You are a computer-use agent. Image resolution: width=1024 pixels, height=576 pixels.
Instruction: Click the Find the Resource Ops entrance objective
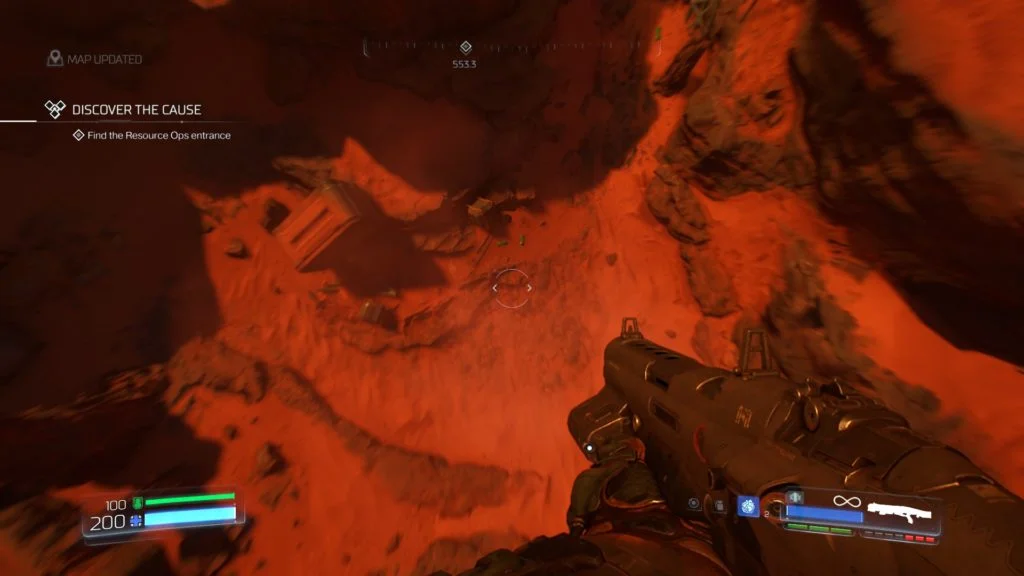coord(152,136)
